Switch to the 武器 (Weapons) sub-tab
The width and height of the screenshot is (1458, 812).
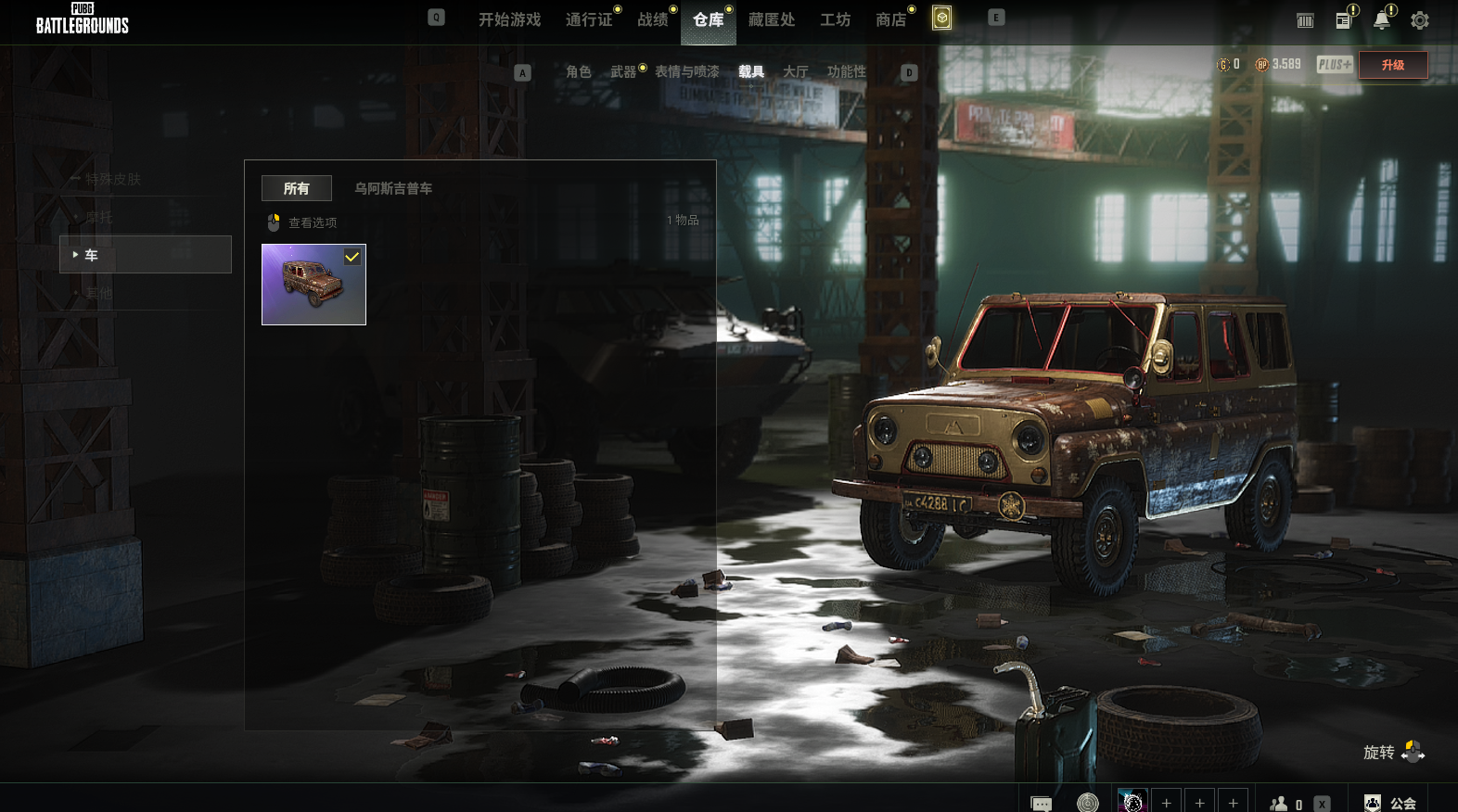(623, 71)
